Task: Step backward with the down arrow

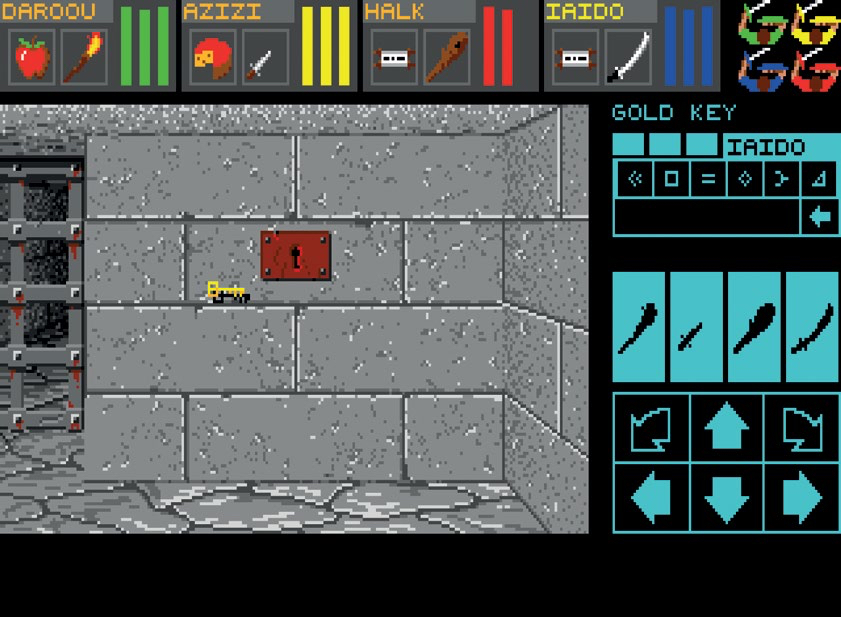Action: click(726, 497)
